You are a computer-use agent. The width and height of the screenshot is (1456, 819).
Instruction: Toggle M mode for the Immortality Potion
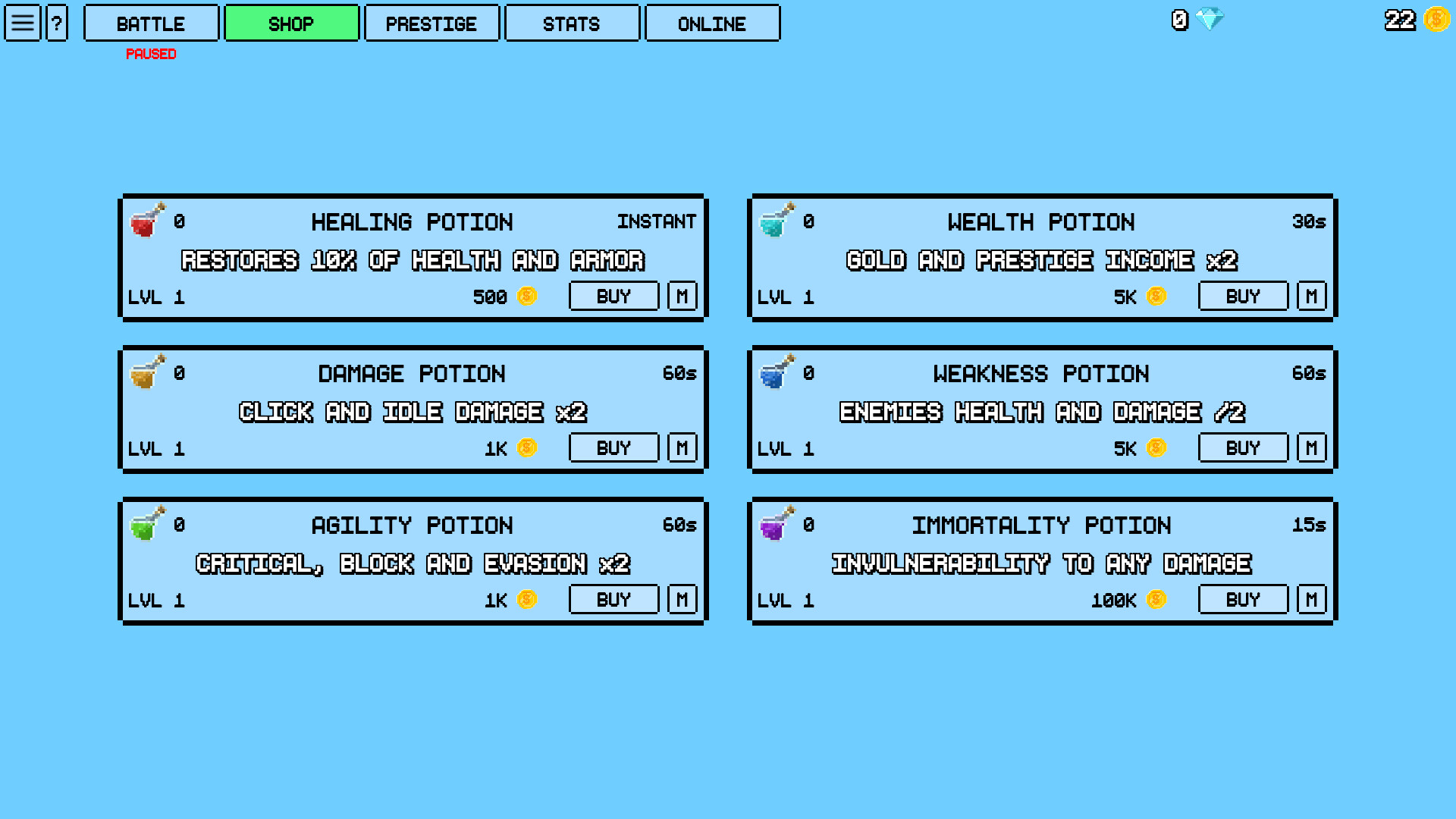1311,599
